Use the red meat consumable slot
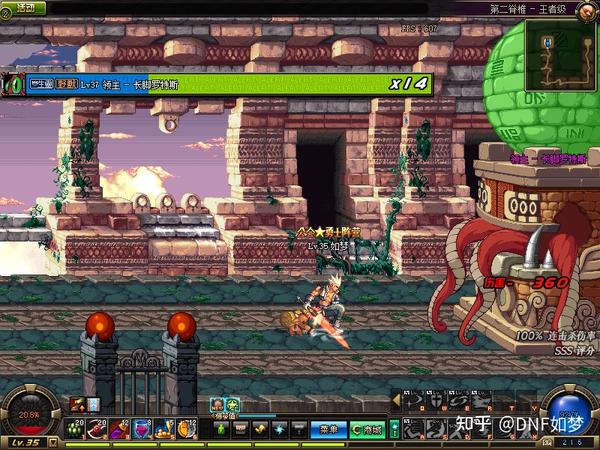 tap(98, 428)
